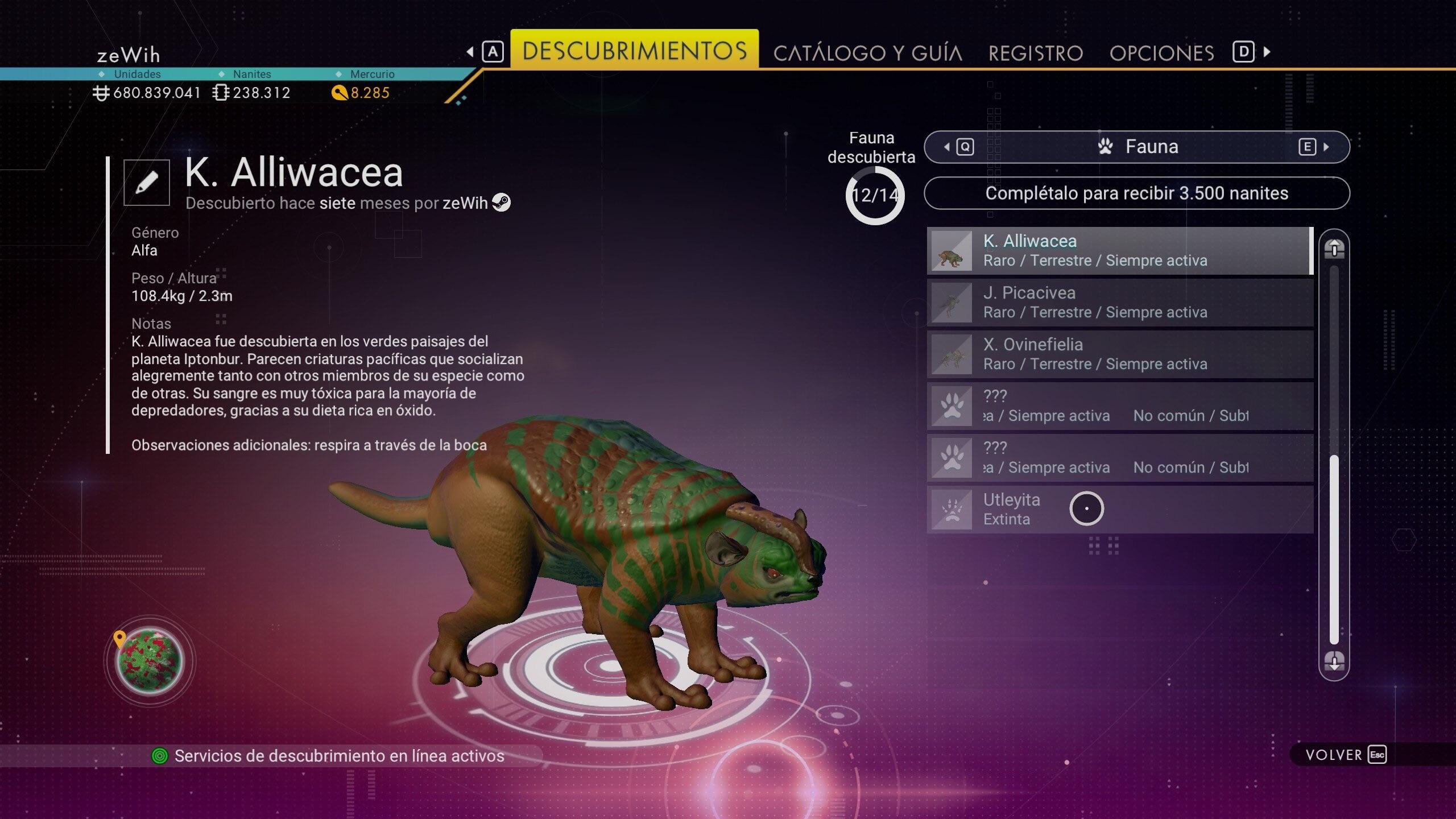Image resolution: width=1456 pixels, height=819 pixels.
Task: Click the Unidades currency icon
Action: 101,92
